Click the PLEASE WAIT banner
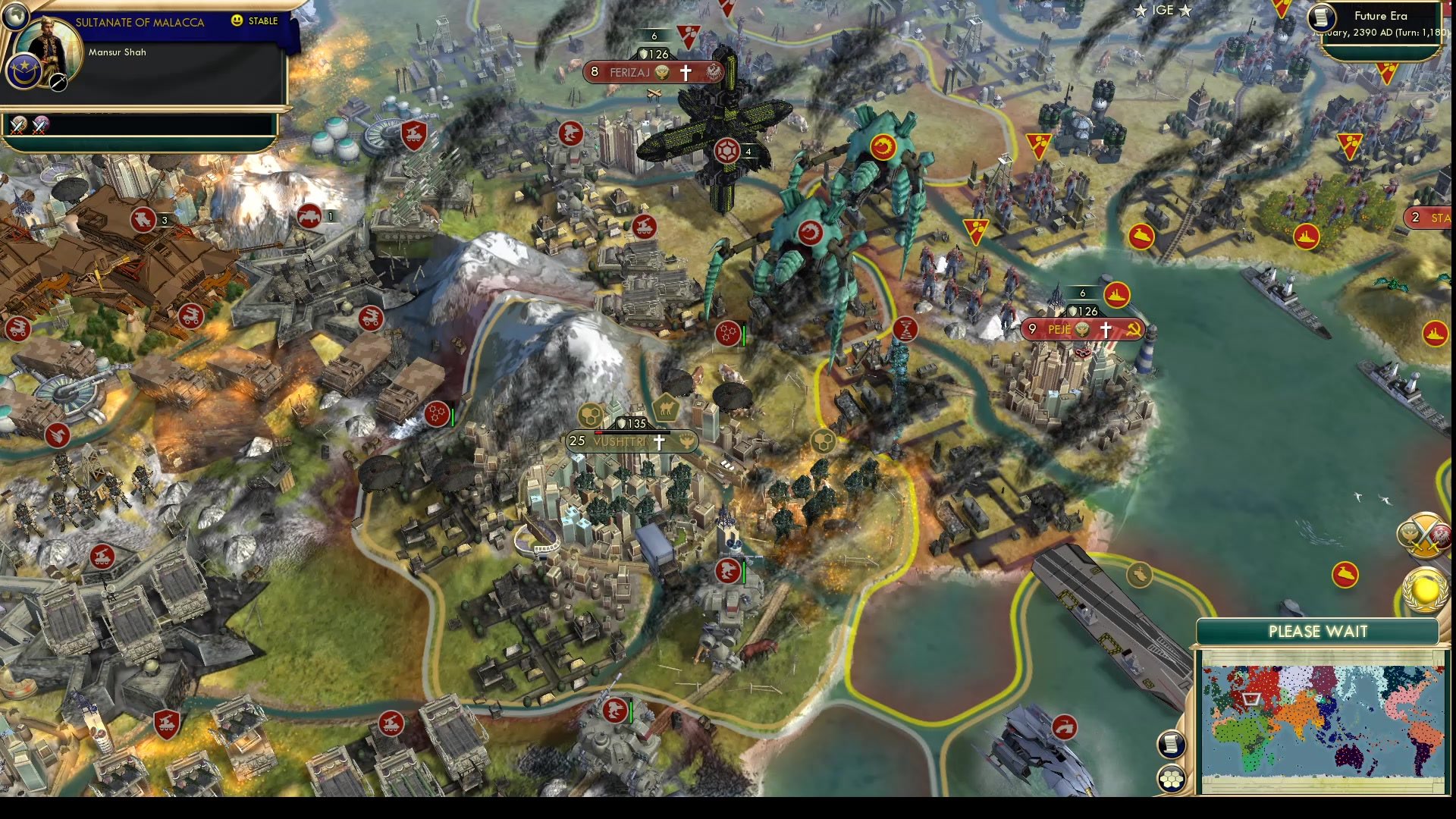The width and height of the screenshot is (1456, 819). [1319, 630]
